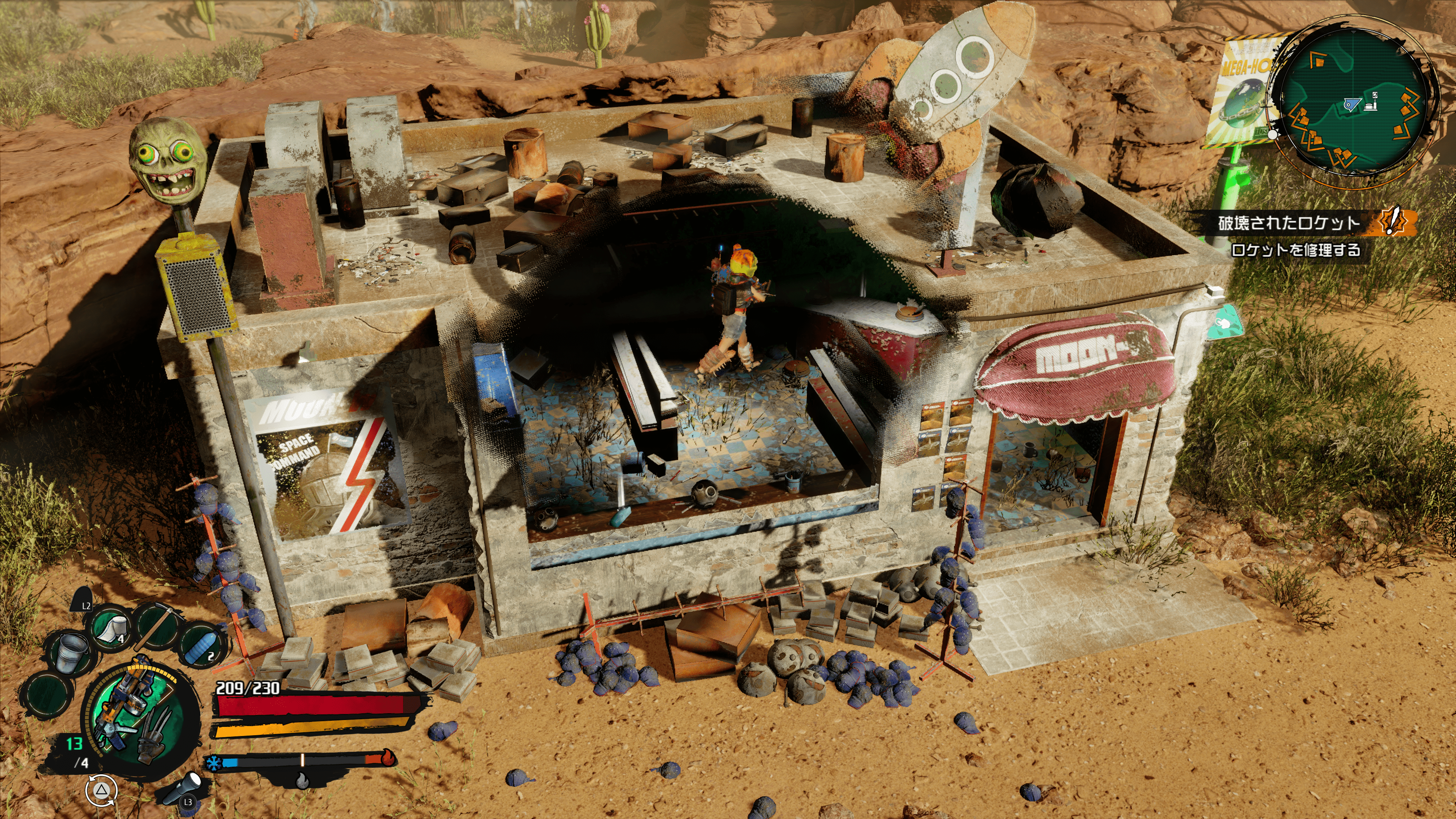Select the ロケットを修理する objective line

pos(1295,250)
